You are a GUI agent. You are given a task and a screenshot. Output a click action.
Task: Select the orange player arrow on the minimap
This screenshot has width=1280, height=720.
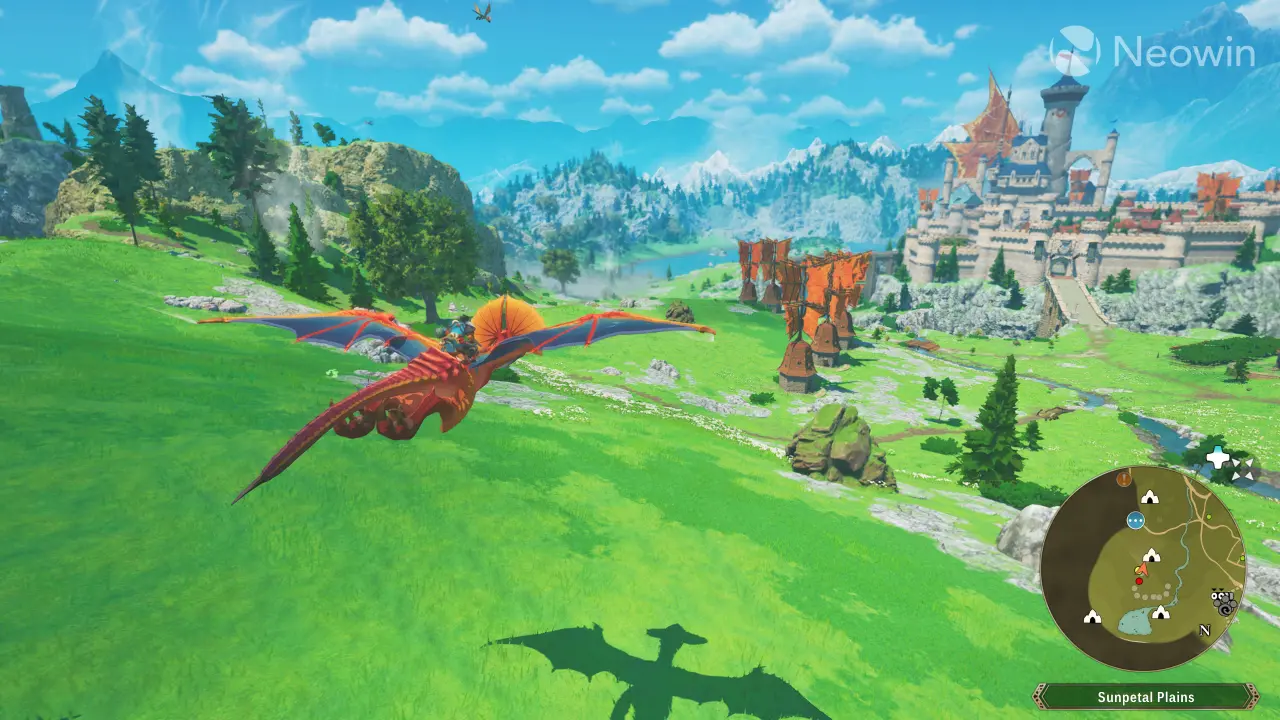1142,569
